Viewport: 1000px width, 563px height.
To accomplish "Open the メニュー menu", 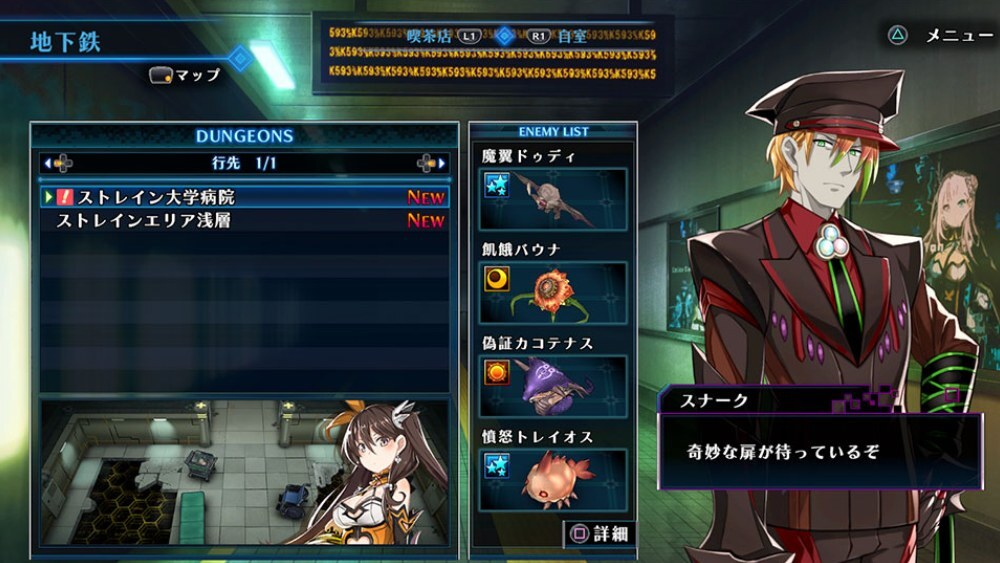I will point(944,35).
